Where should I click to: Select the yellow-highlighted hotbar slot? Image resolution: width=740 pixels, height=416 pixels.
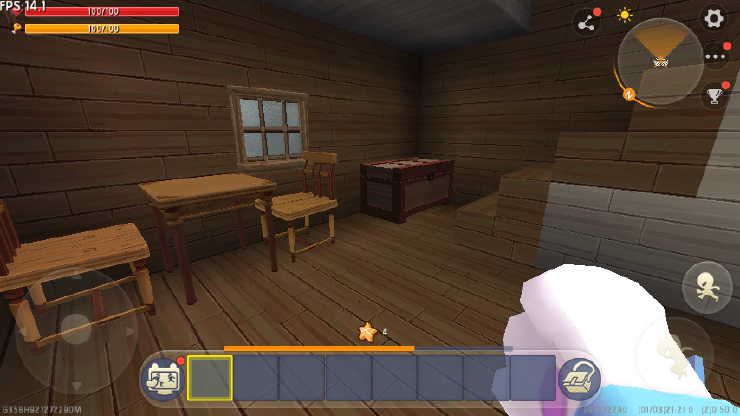[x=210, y=377]
